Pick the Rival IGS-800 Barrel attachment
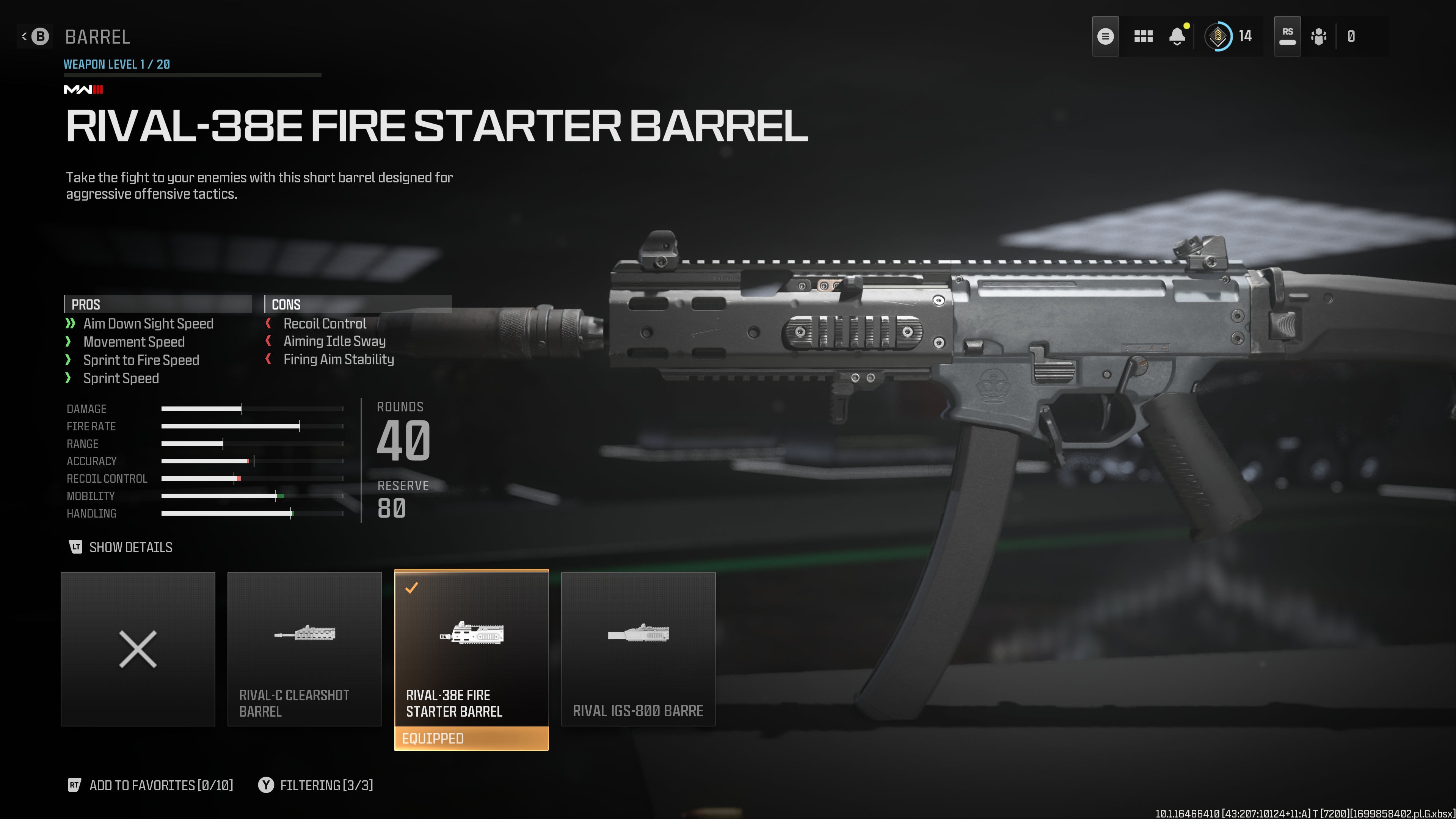The height and width of the screenshot is (819, 1456). coord(637,648)
